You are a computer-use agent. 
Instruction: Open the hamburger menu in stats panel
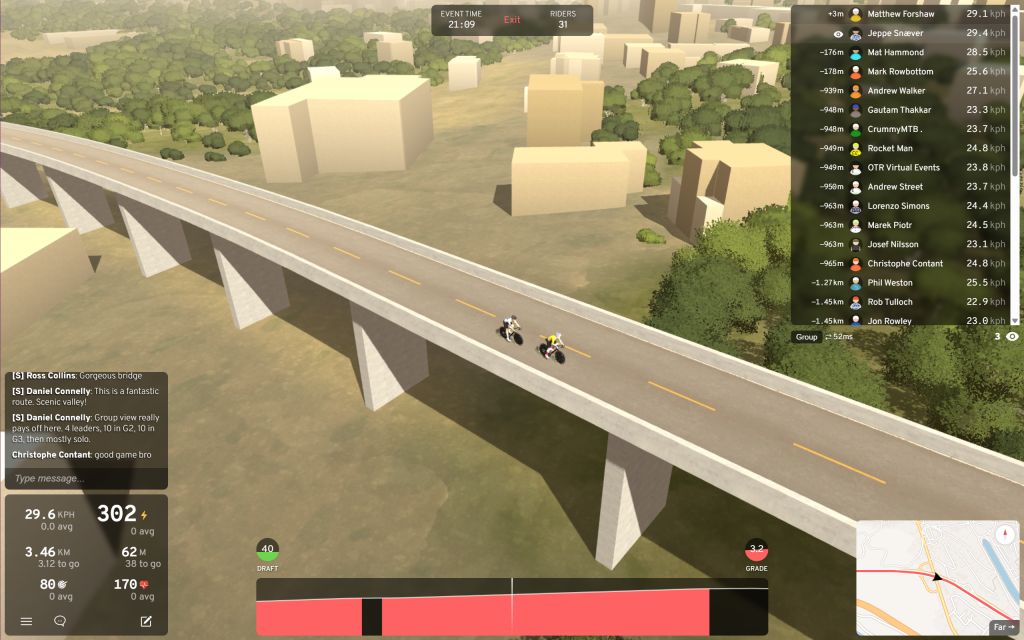pyautogui.click(x=26, y=621)
